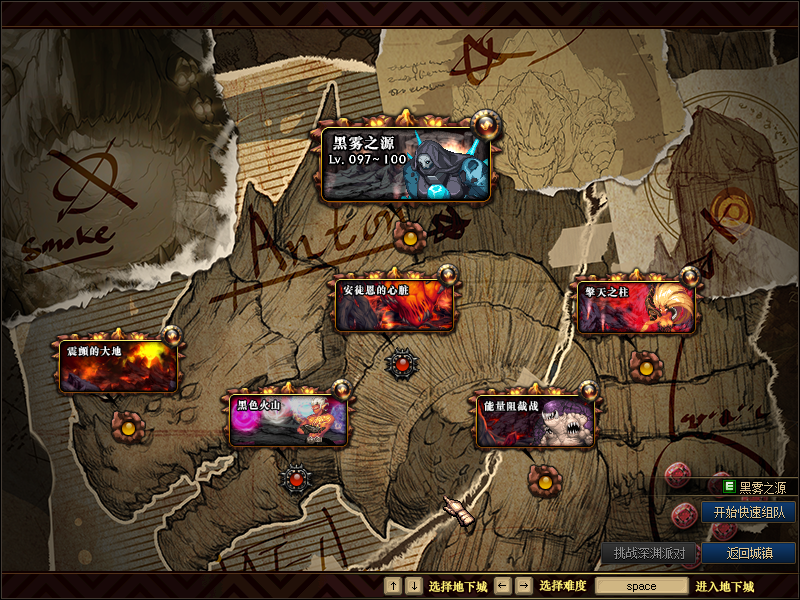Select the 黑雾之源 dungeon tile
The height and width of the screenshot is (600, 800).
pos(407,164)
